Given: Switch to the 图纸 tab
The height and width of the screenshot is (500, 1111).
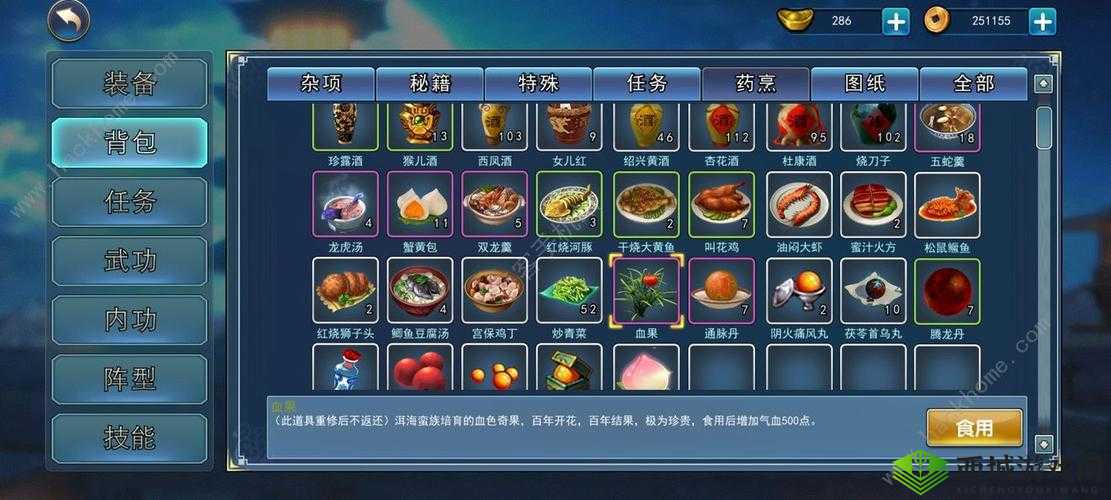Looking at the screenshot, I should [865, 84].
